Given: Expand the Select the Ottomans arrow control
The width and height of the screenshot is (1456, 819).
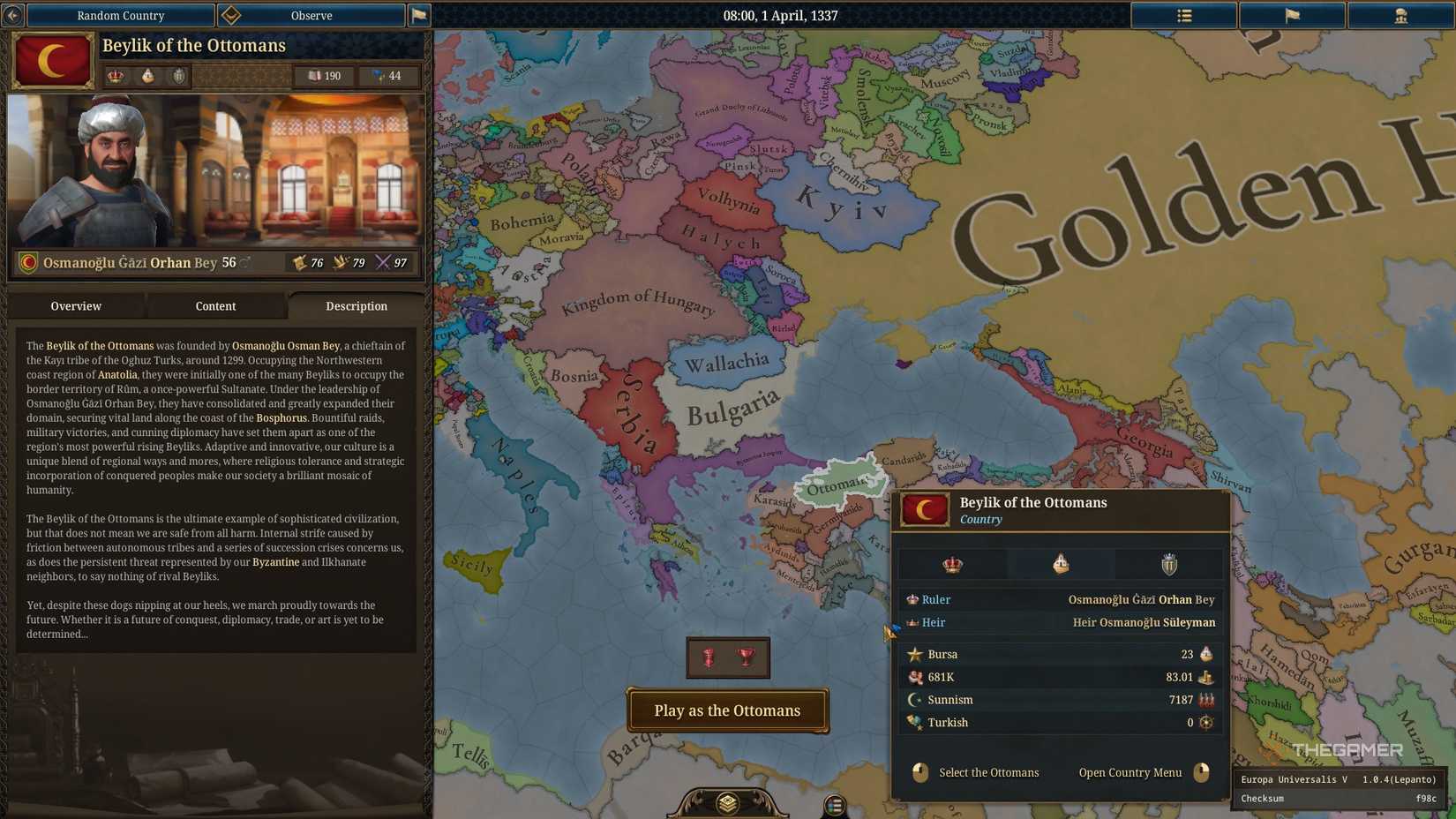Looking at the screenshot, I should click(919, 772).
